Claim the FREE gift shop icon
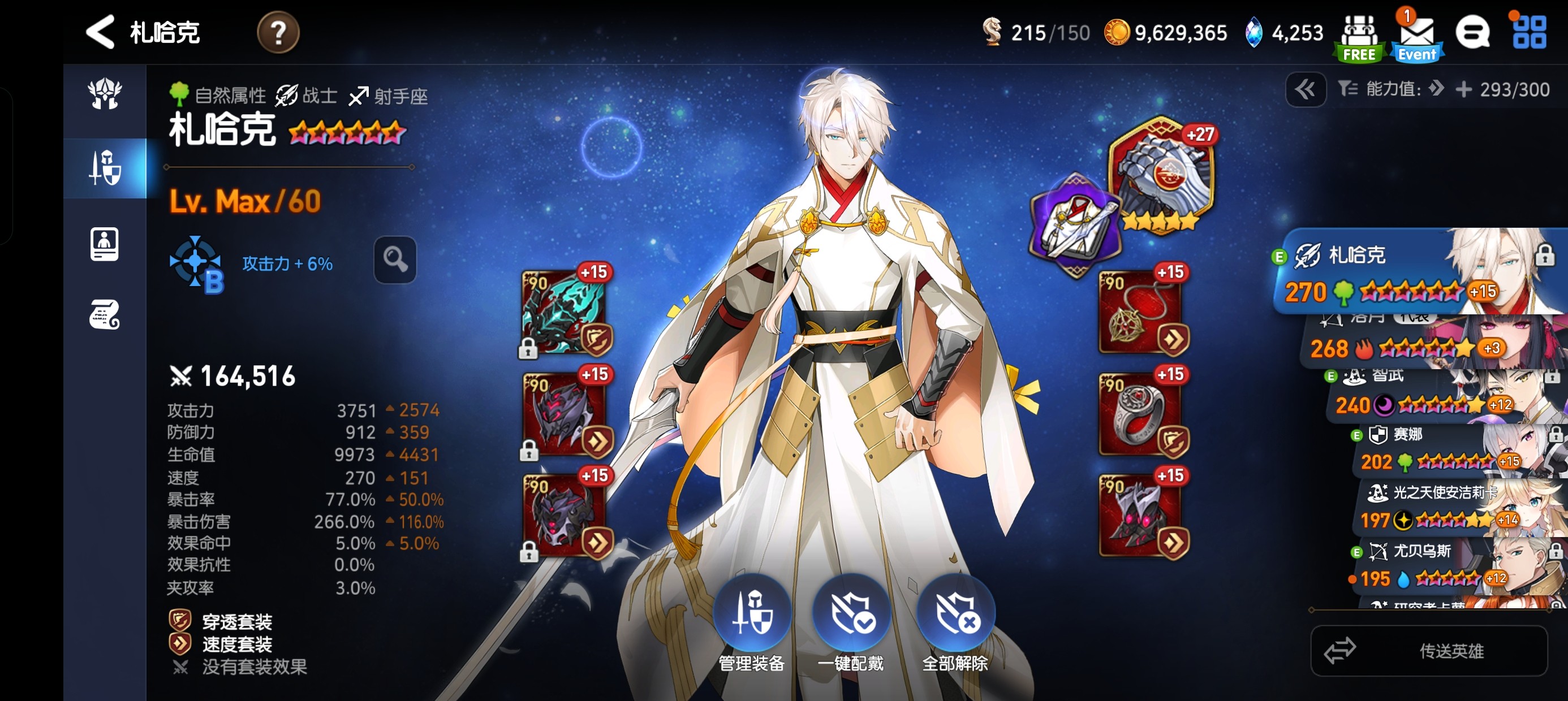1568x701 pixels. (1359, 38)
